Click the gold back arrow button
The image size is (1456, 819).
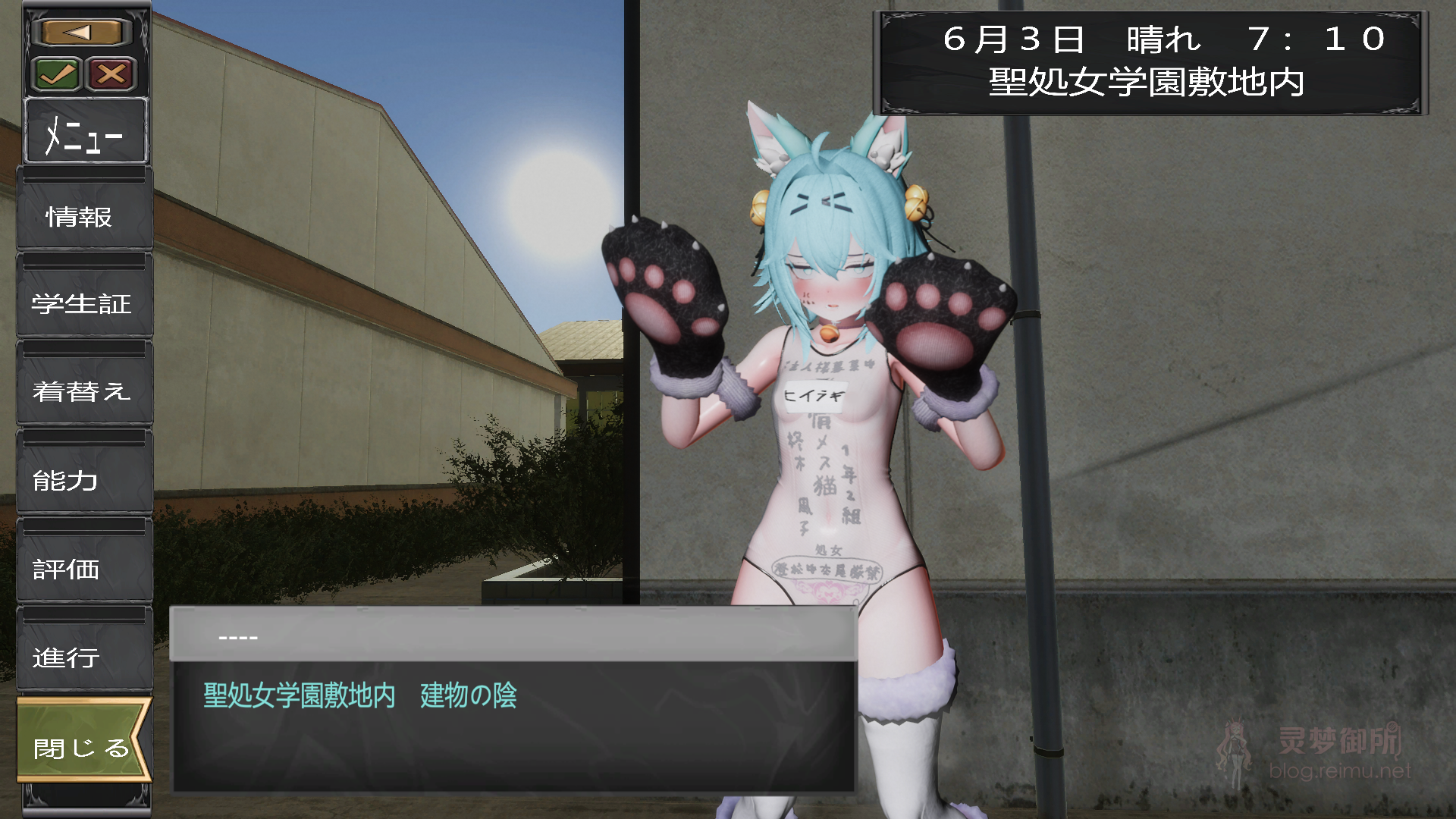coord(82,33)
